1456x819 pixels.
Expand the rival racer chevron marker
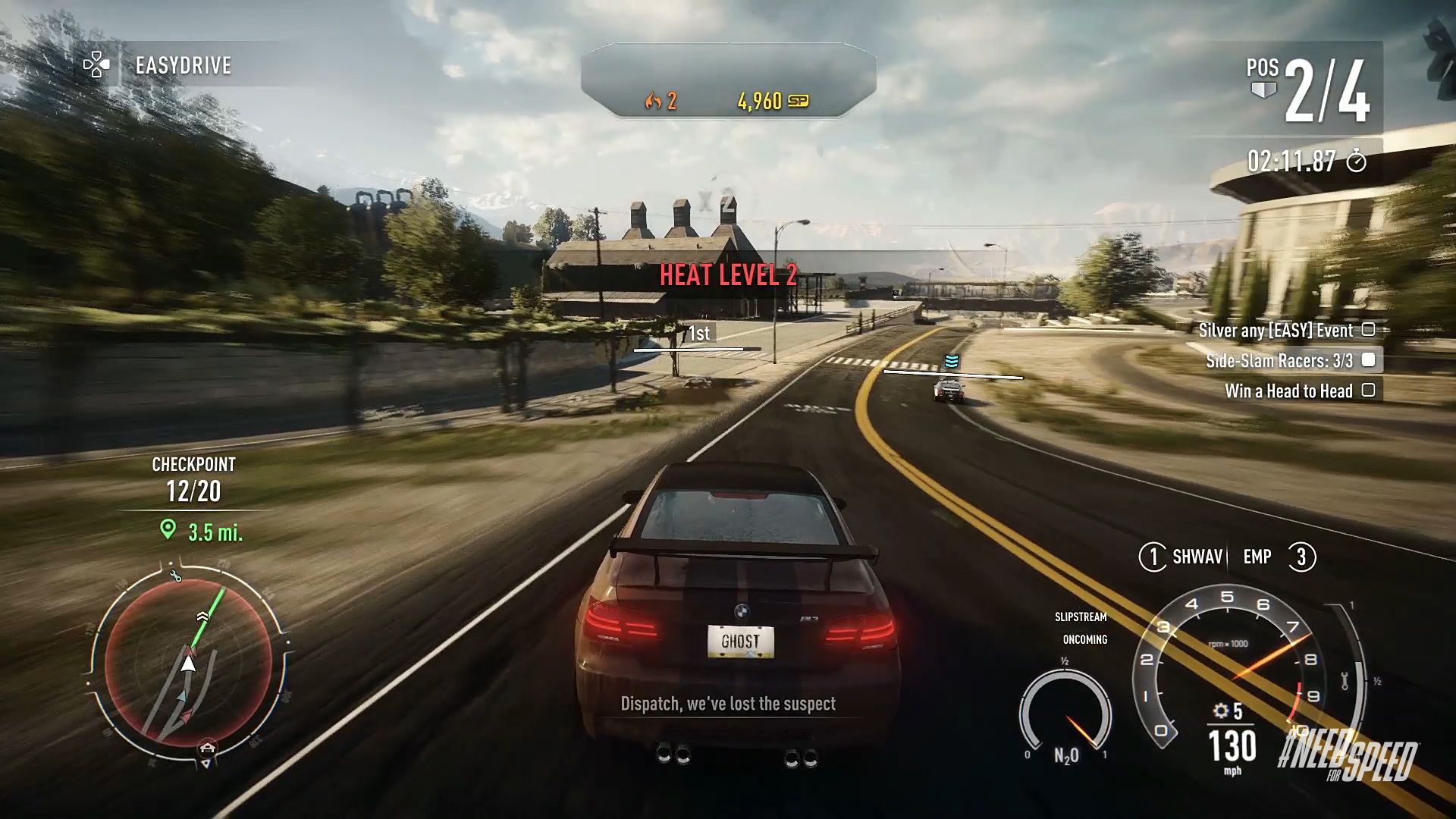[952, 362]
